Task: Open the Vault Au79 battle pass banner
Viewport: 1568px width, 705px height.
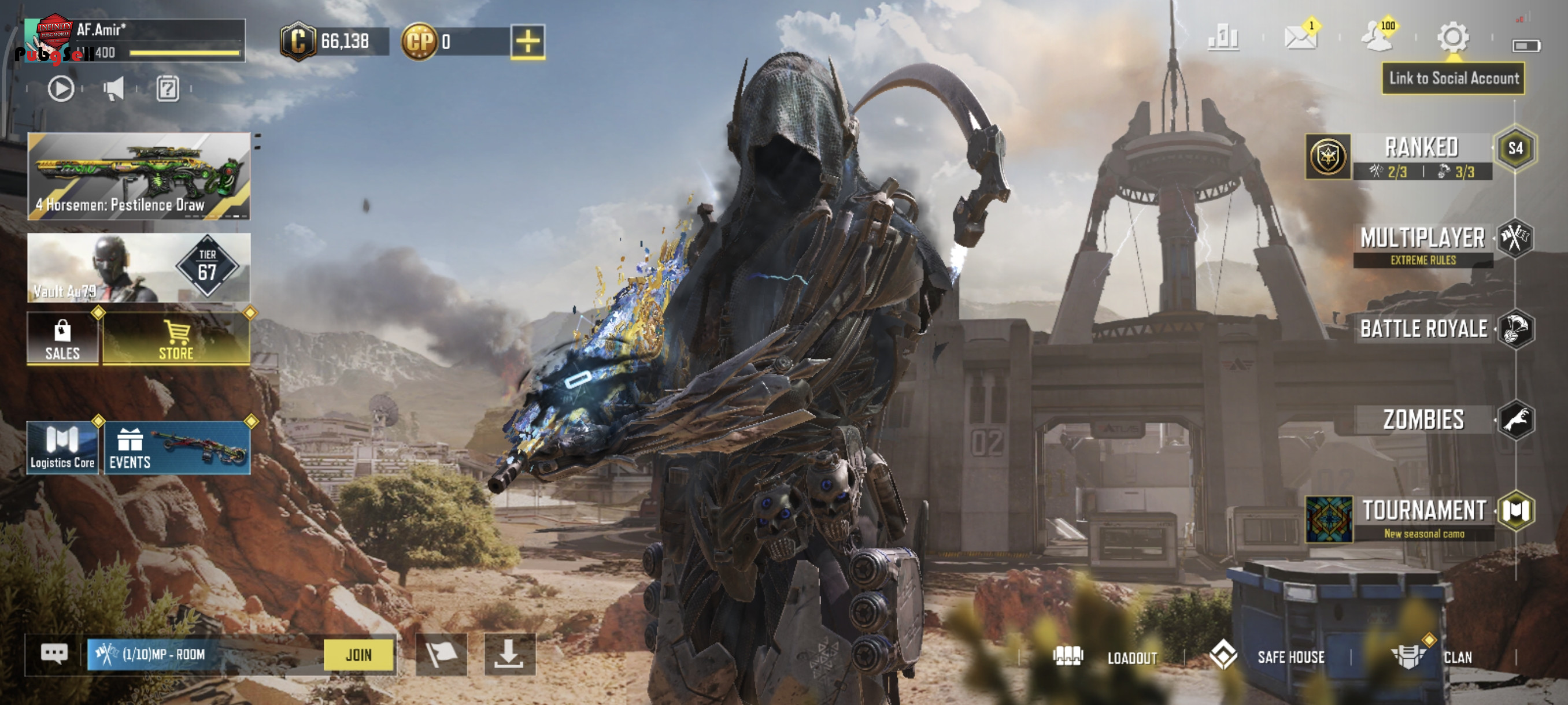Action: click(x=139, y=268)
